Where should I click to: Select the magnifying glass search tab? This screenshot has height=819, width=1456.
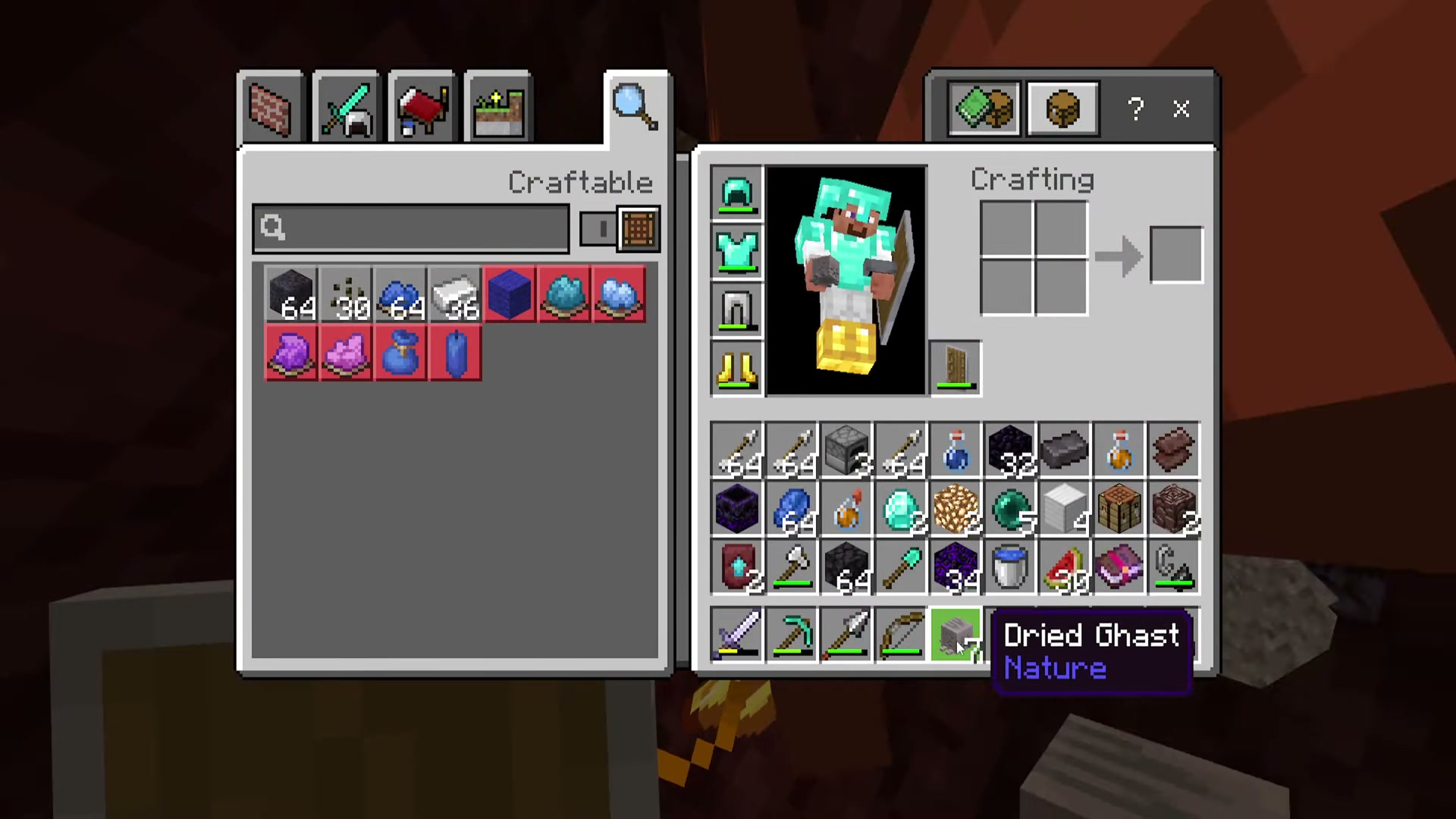click(635, 106)
